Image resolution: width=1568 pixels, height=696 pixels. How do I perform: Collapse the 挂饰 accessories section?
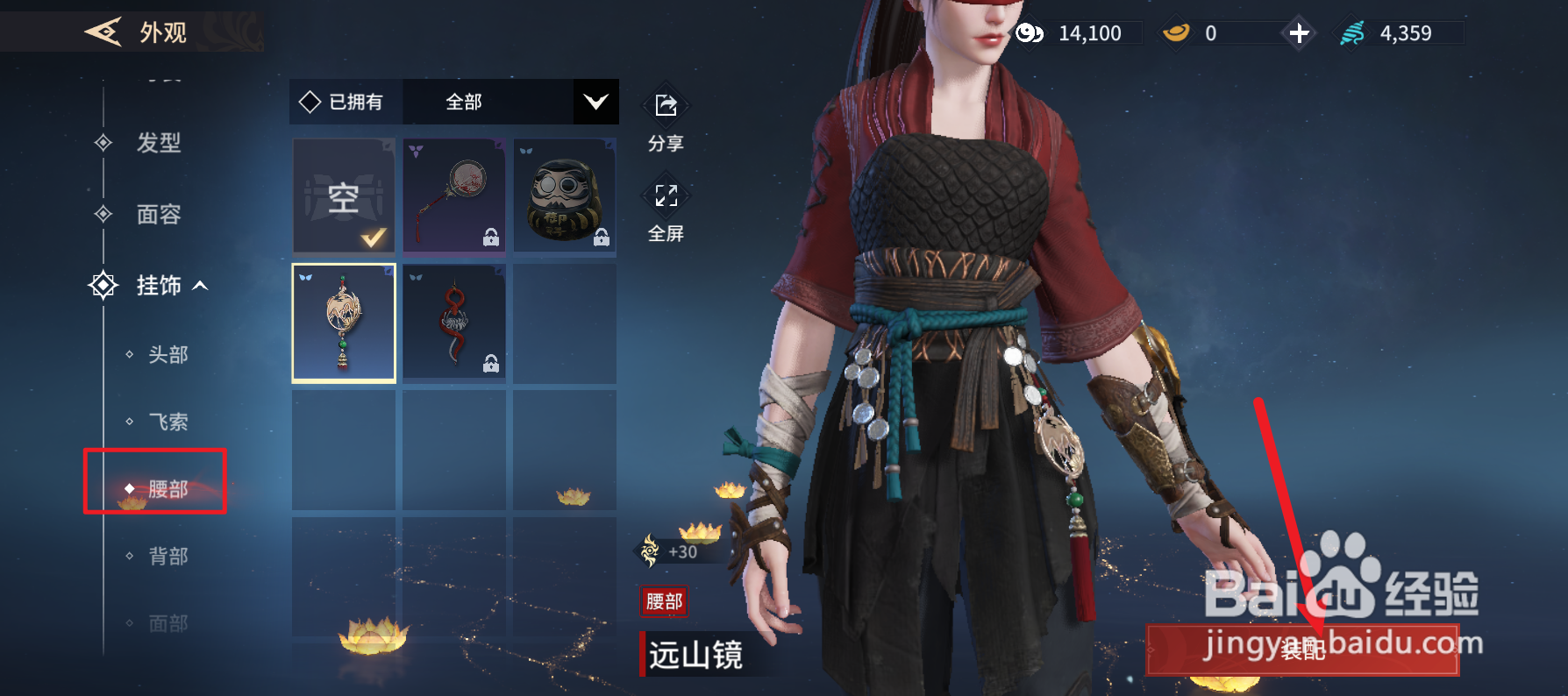click(x=160, y=286)
